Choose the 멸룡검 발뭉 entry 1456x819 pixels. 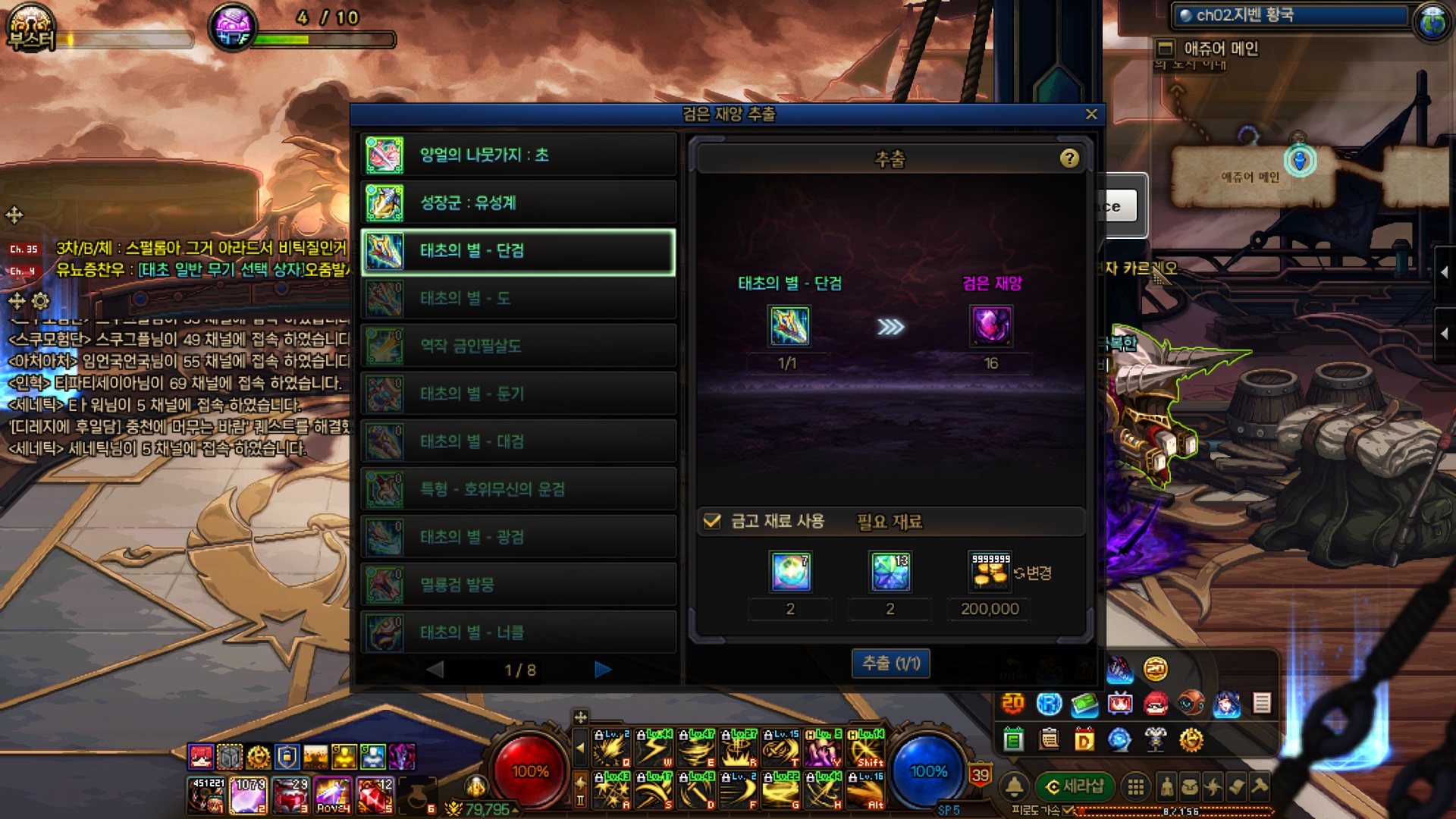(x=519, y=585)
